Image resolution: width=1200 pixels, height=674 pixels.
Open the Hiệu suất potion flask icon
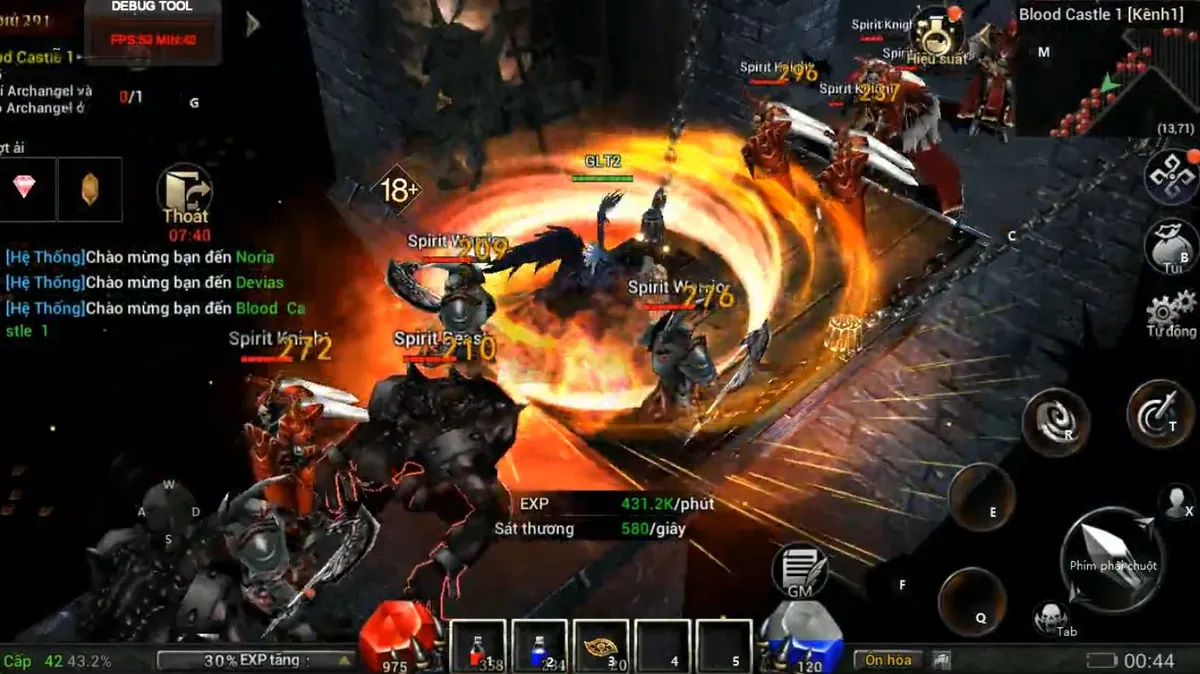(x=938, y=38)
